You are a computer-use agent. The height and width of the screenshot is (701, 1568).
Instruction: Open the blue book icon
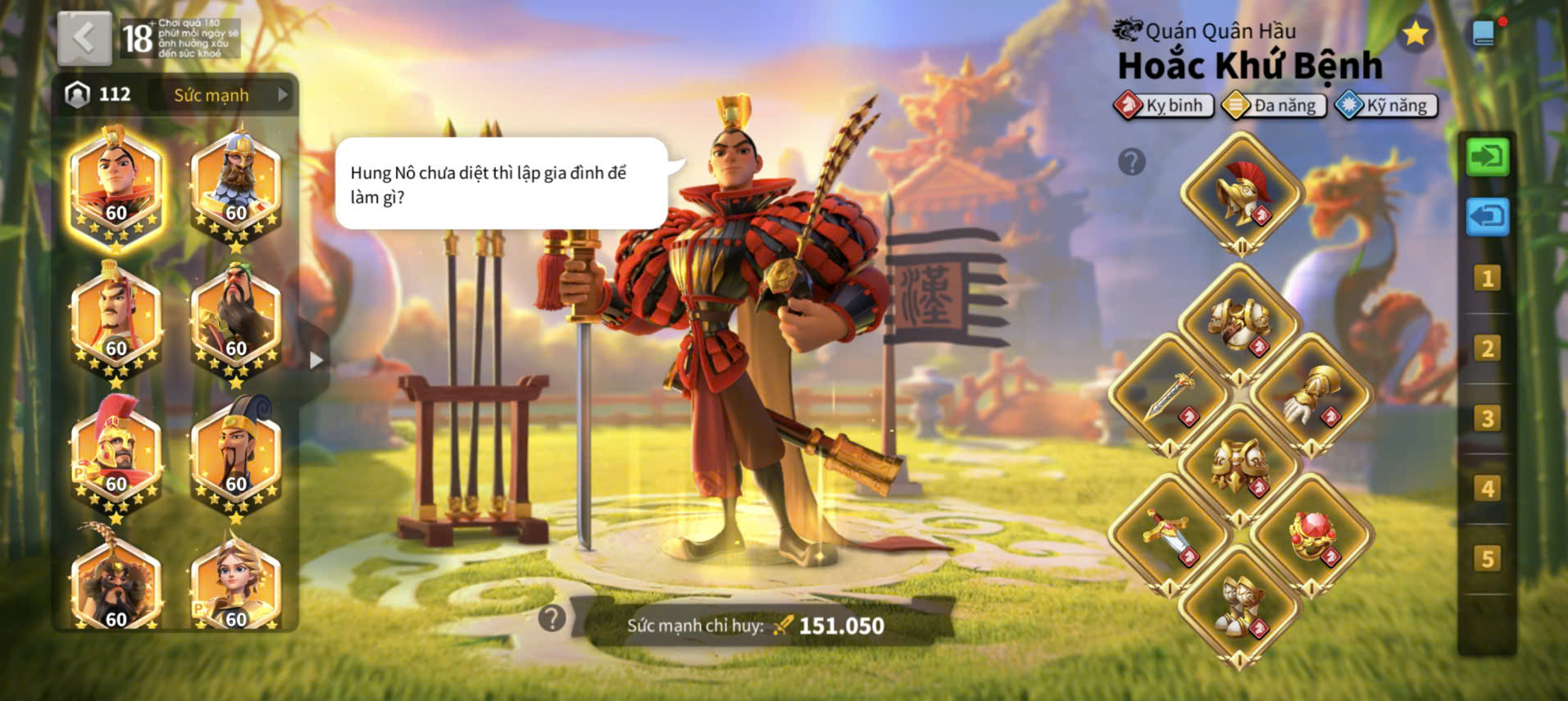[1484, 34]
